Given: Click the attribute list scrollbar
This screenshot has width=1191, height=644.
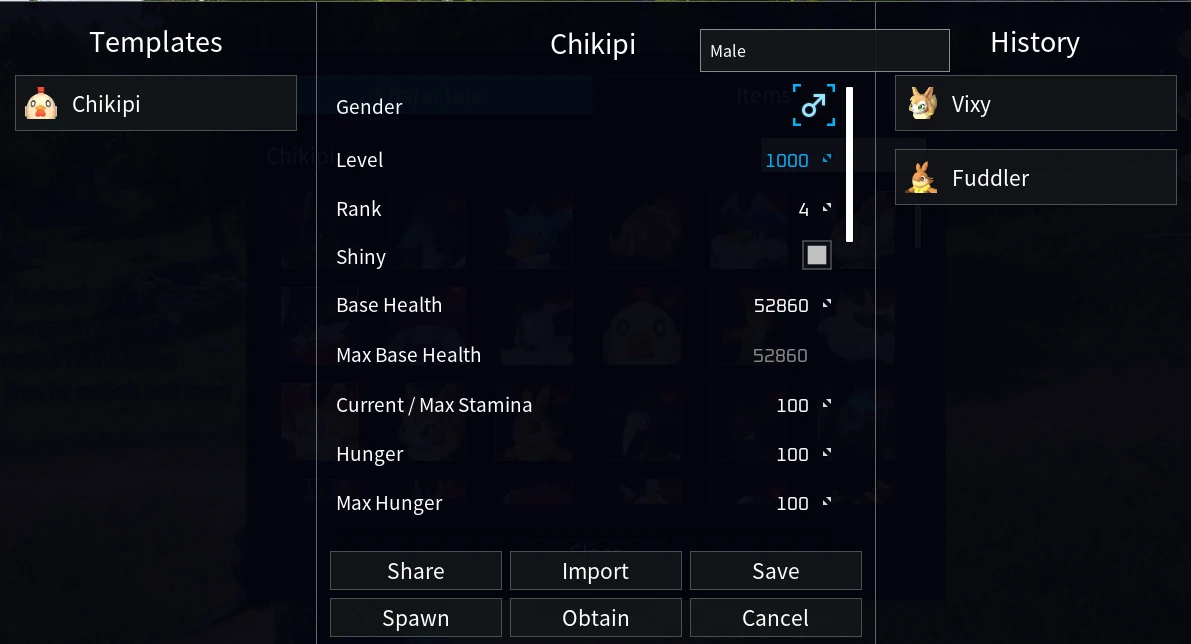Looking at the screenshot, I should pyautogui.click(x=849, y=165).
